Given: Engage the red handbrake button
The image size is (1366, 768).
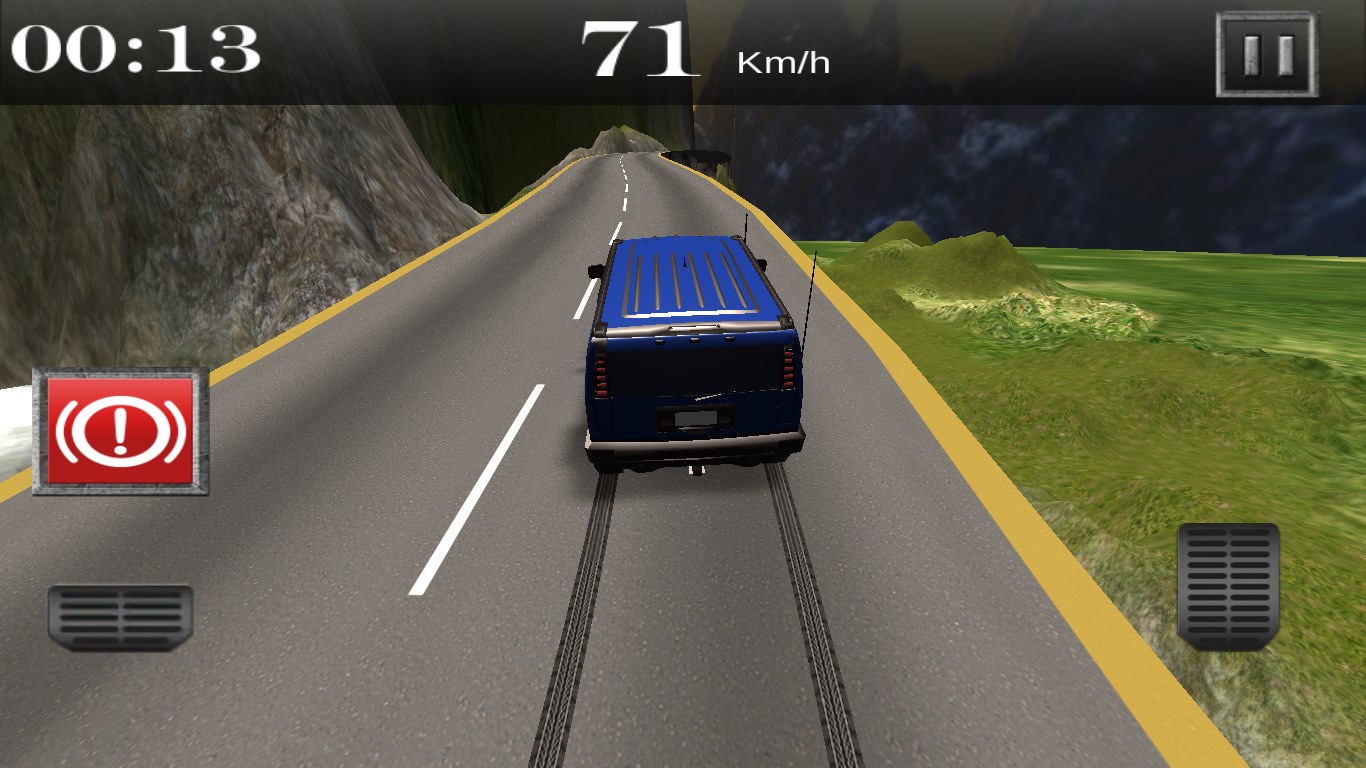Looking at the screenshot, I should [121, 431].
